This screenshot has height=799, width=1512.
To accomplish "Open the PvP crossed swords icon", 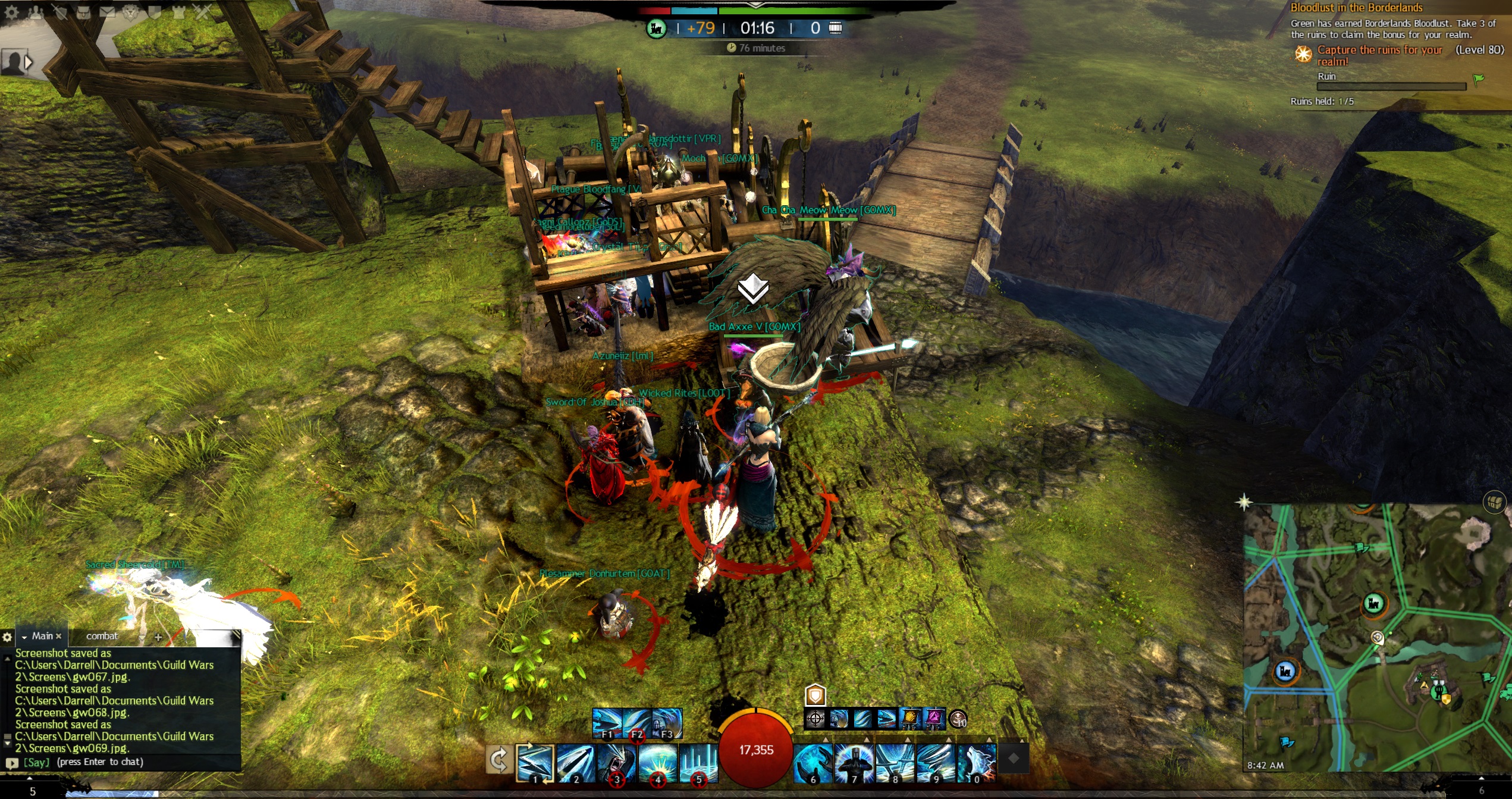I will point(202,11).
